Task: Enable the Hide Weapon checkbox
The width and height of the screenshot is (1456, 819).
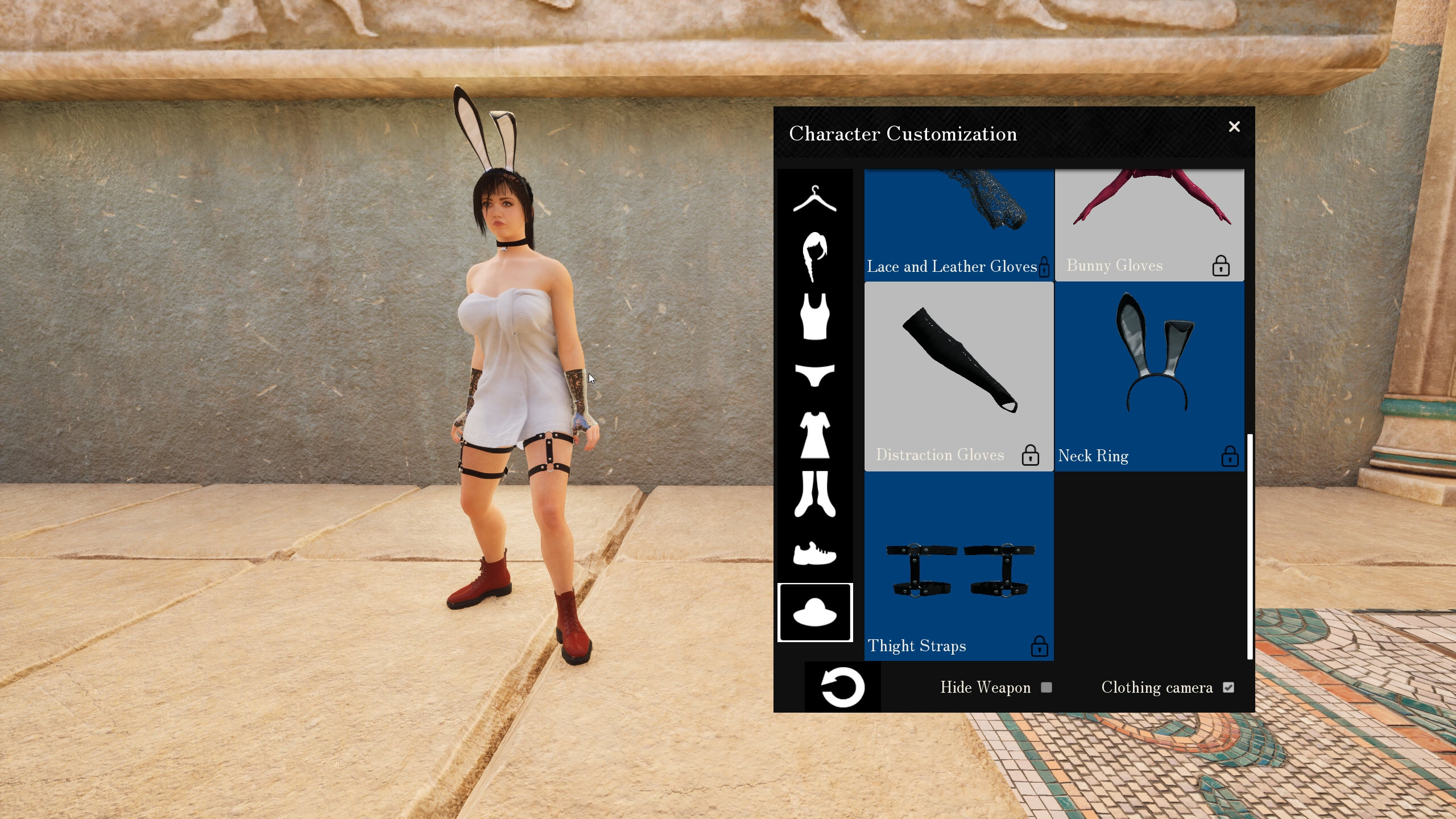Action: [x=1046, y=688]
